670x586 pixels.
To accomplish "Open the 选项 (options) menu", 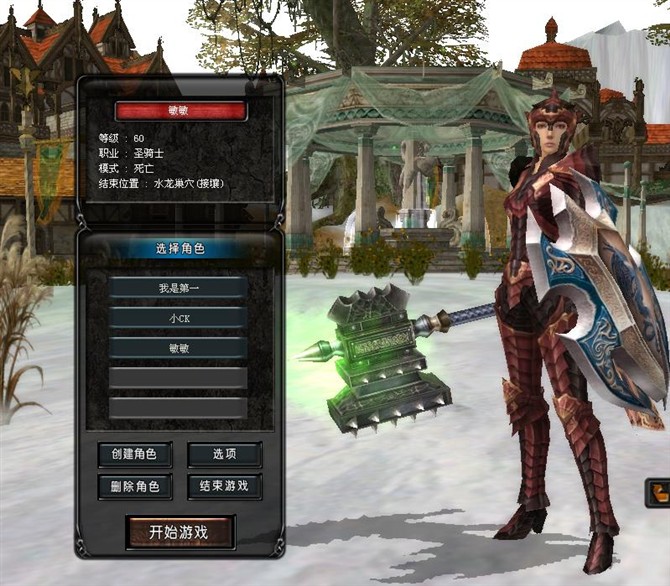I will click(225, 455).
